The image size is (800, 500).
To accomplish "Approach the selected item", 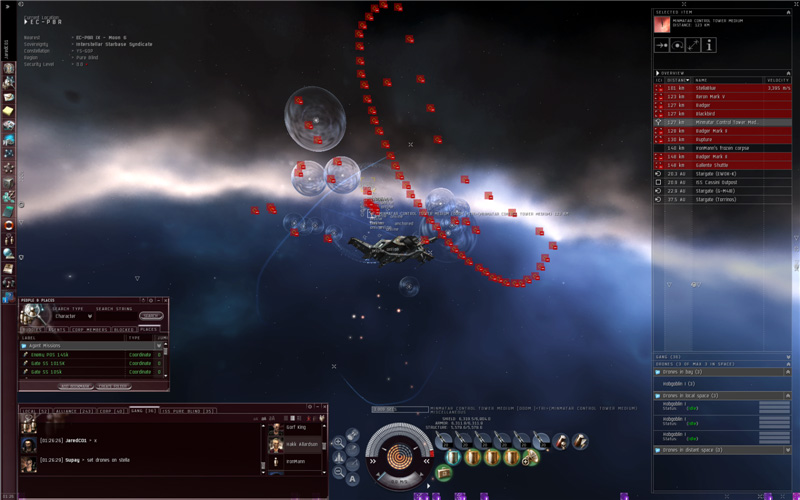I will tap(661, 45).
